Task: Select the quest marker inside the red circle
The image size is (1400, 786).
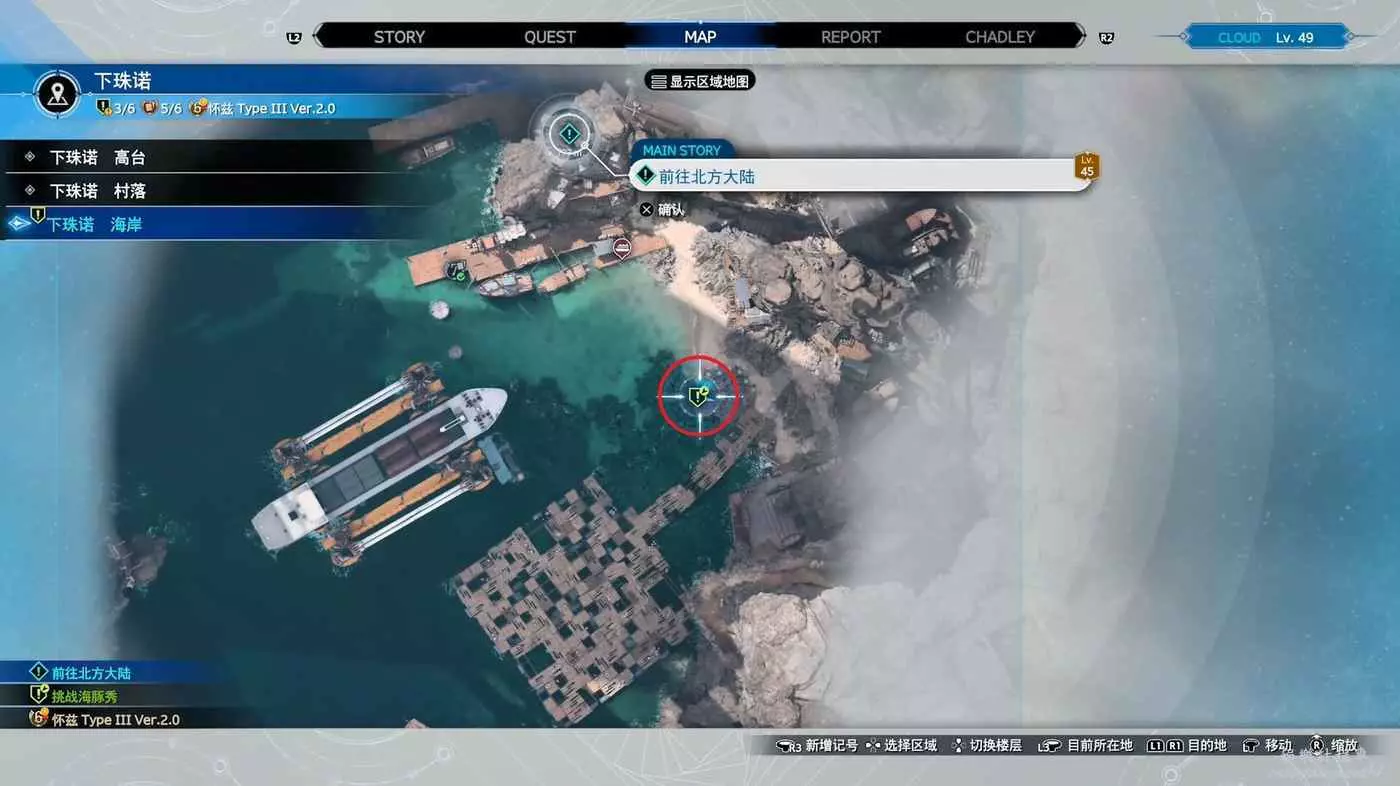Action: point(698,395)
